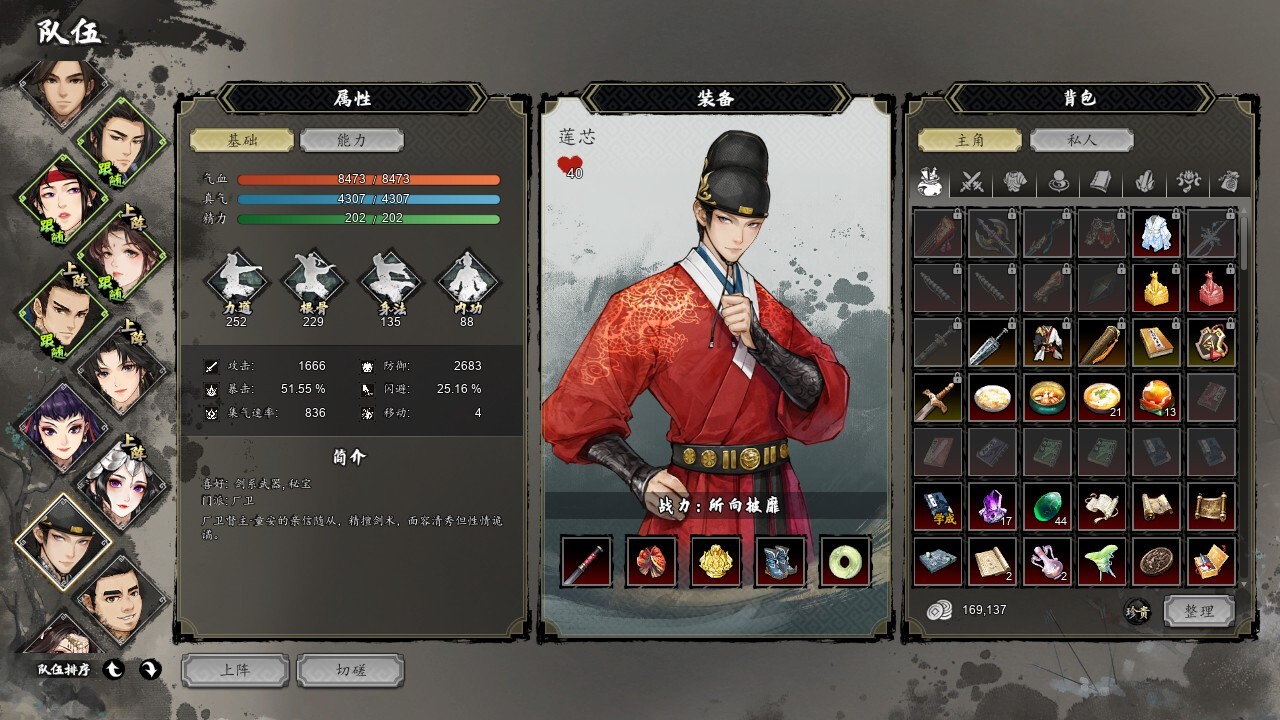Select the equipped blue boots slot

[x=781, y=561]
